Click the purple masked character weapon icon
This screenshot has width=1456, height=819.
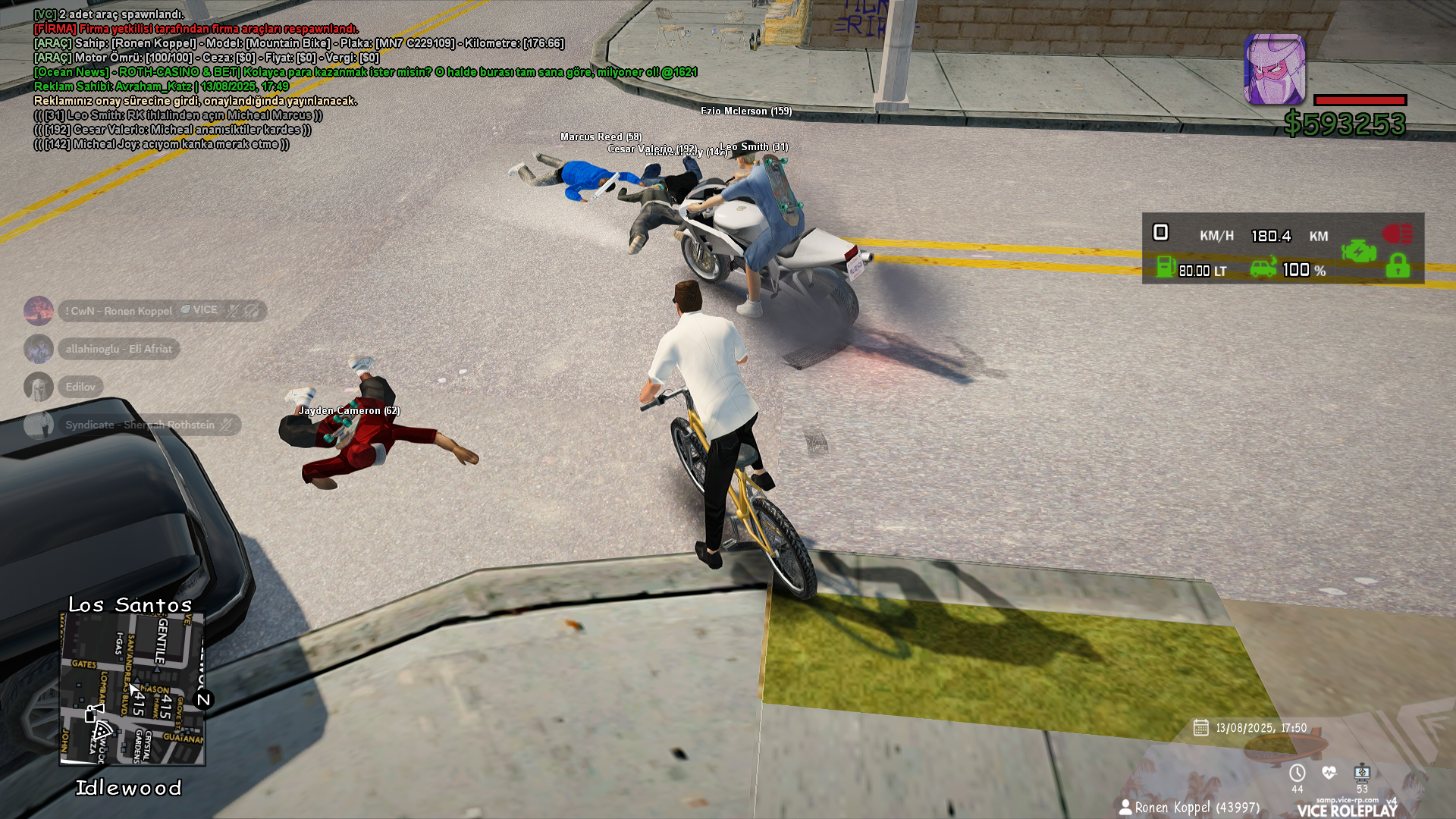1275,69
